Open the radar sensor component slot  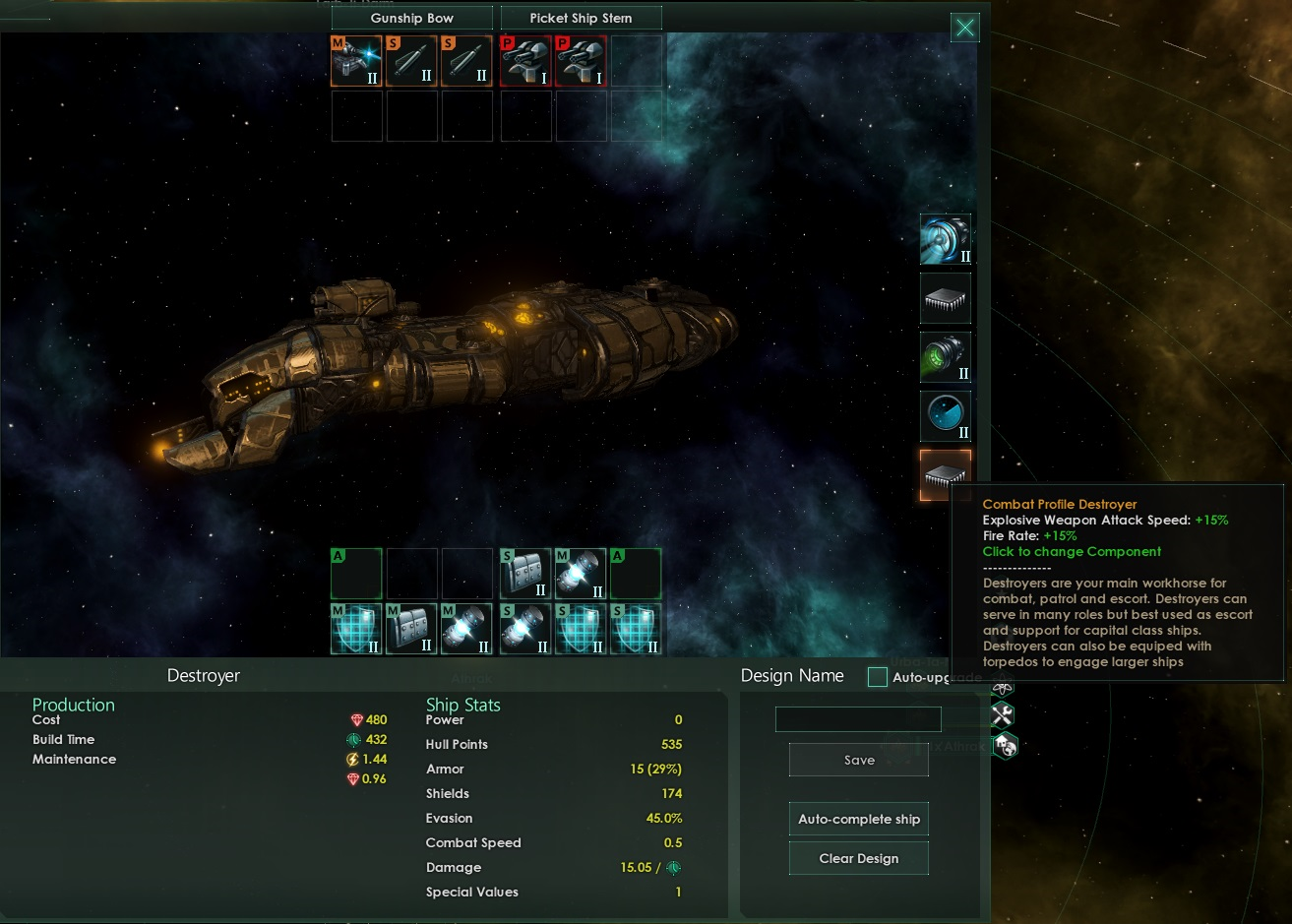[946, 416]
